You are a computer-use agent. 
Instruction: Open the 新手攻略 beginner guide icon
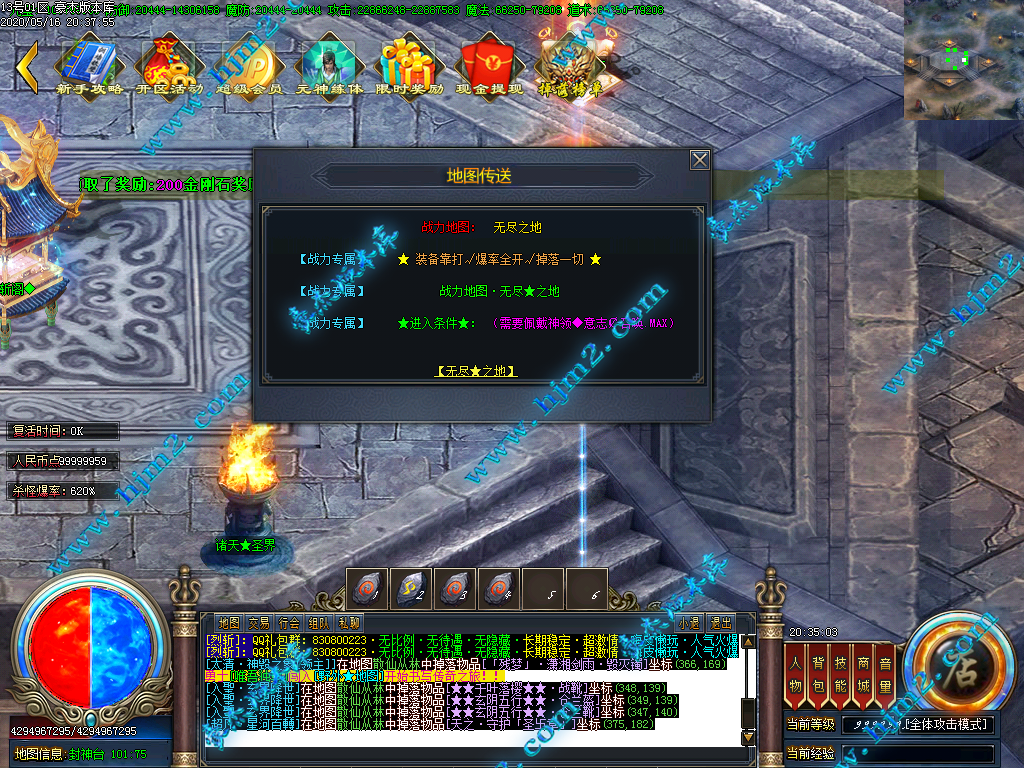click(x=89, y=65)
